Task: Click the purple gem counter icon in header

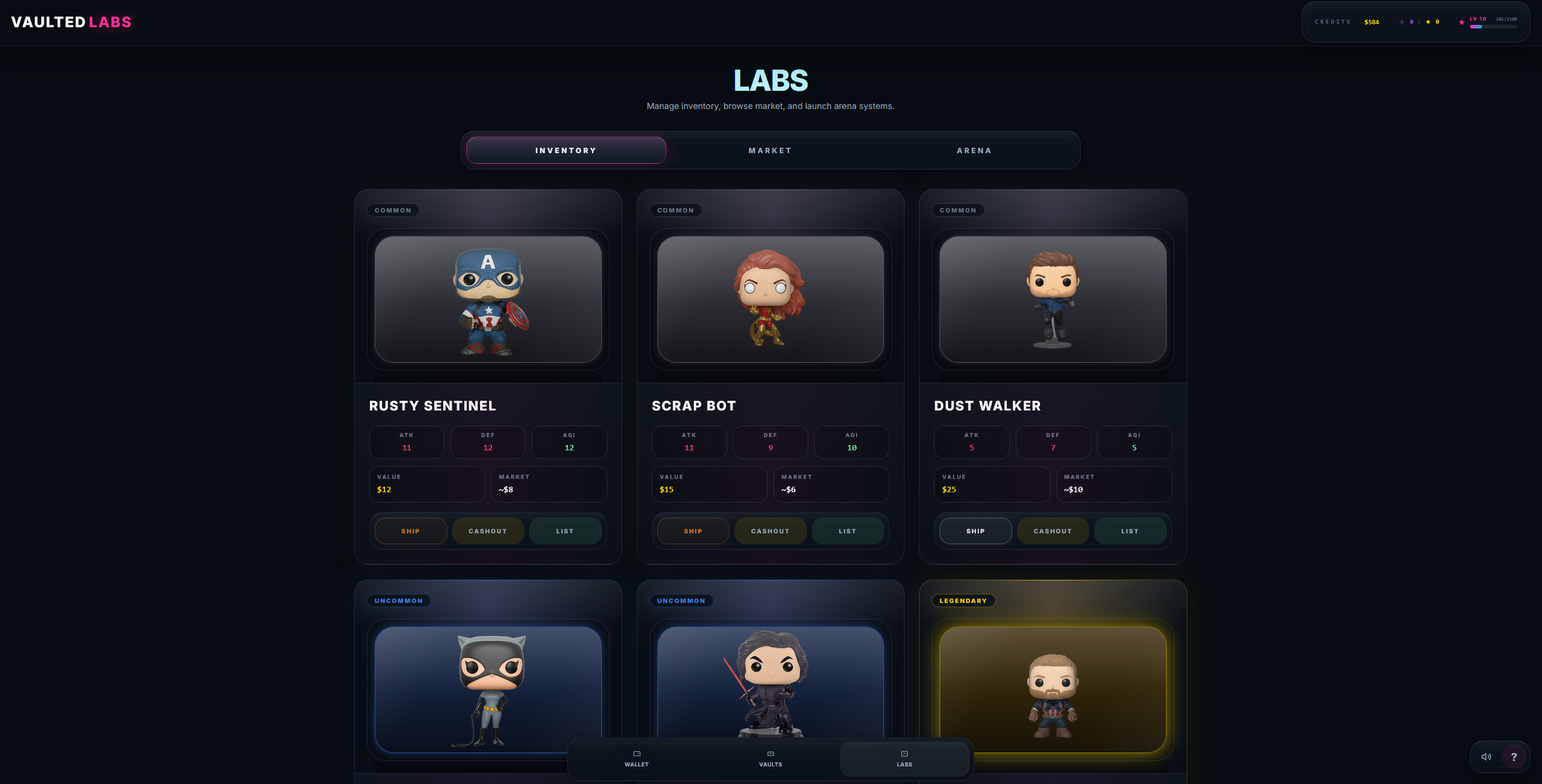Action: pyautogui.click(x=1402, y=22)
